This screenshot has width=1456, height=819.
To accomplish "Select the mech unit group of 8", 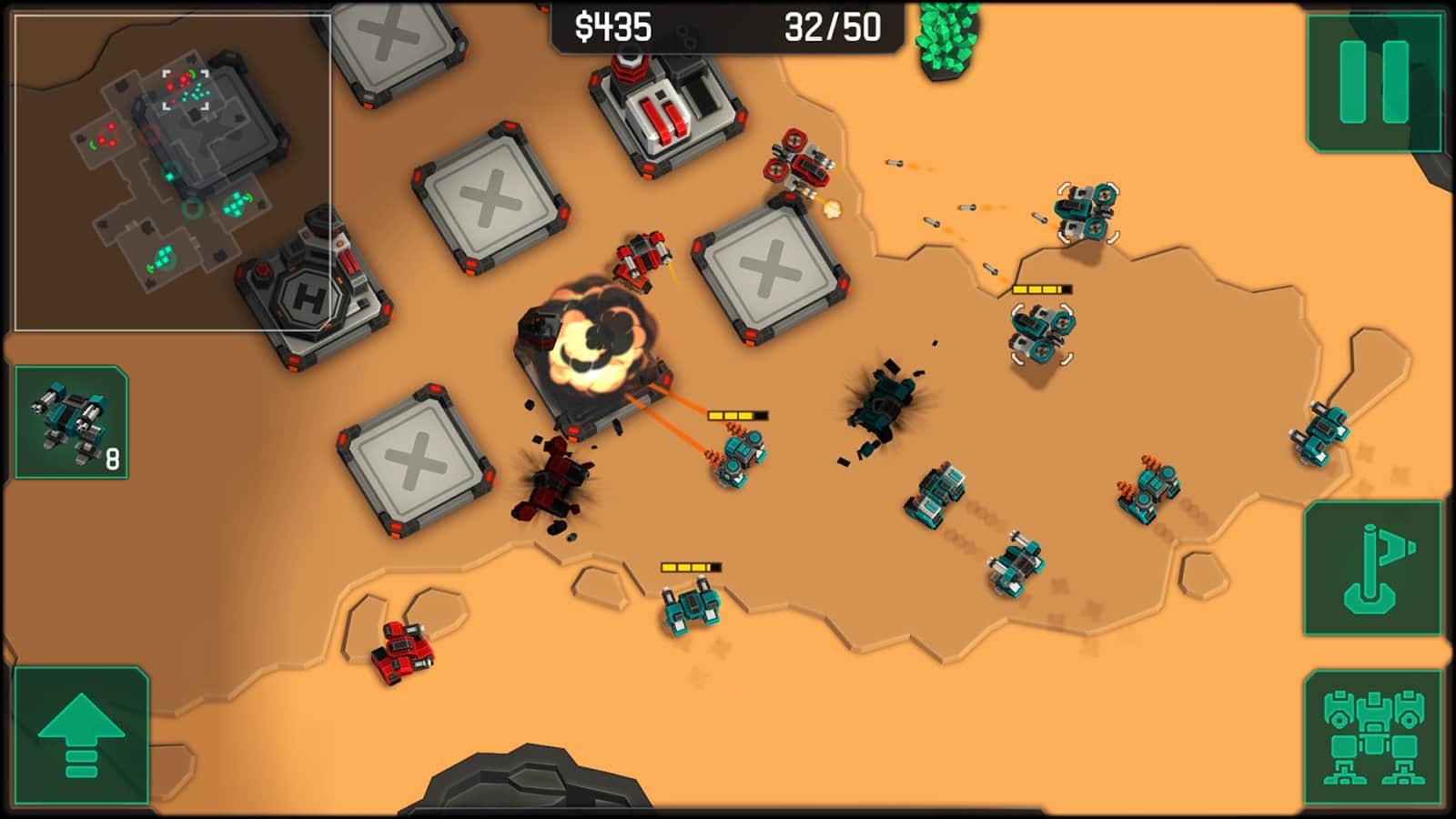I will pyautogui.click(x=71, y=422).
